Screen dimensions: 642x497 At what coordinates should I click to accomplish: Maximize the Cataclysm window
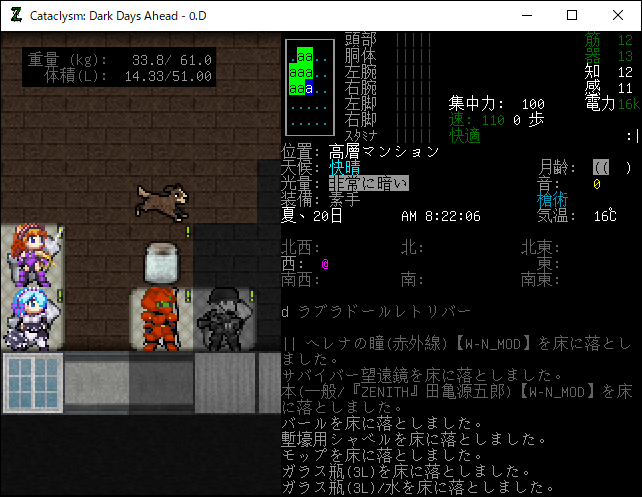tap(572, 15)
